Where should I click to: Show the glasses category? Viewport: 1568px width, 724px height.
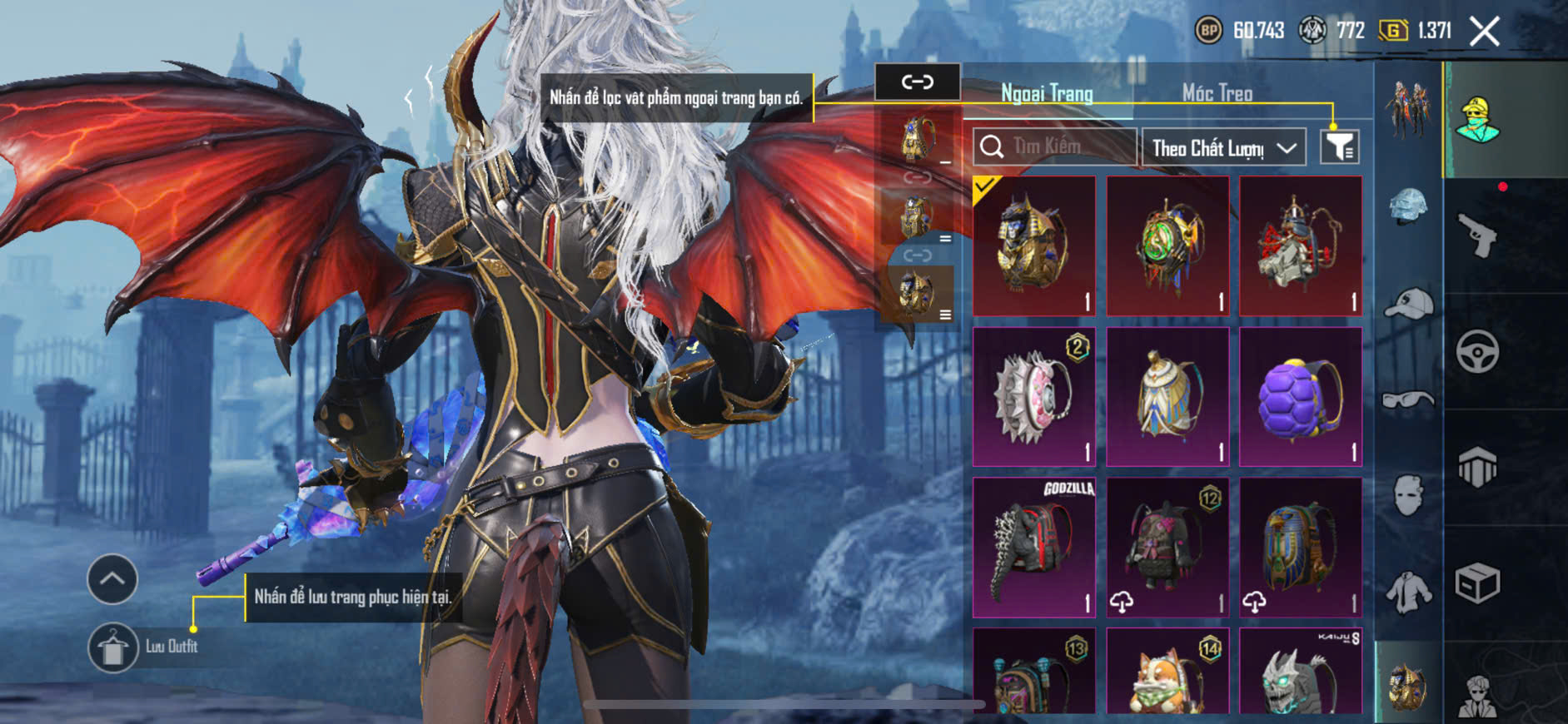pos(1408,400)
